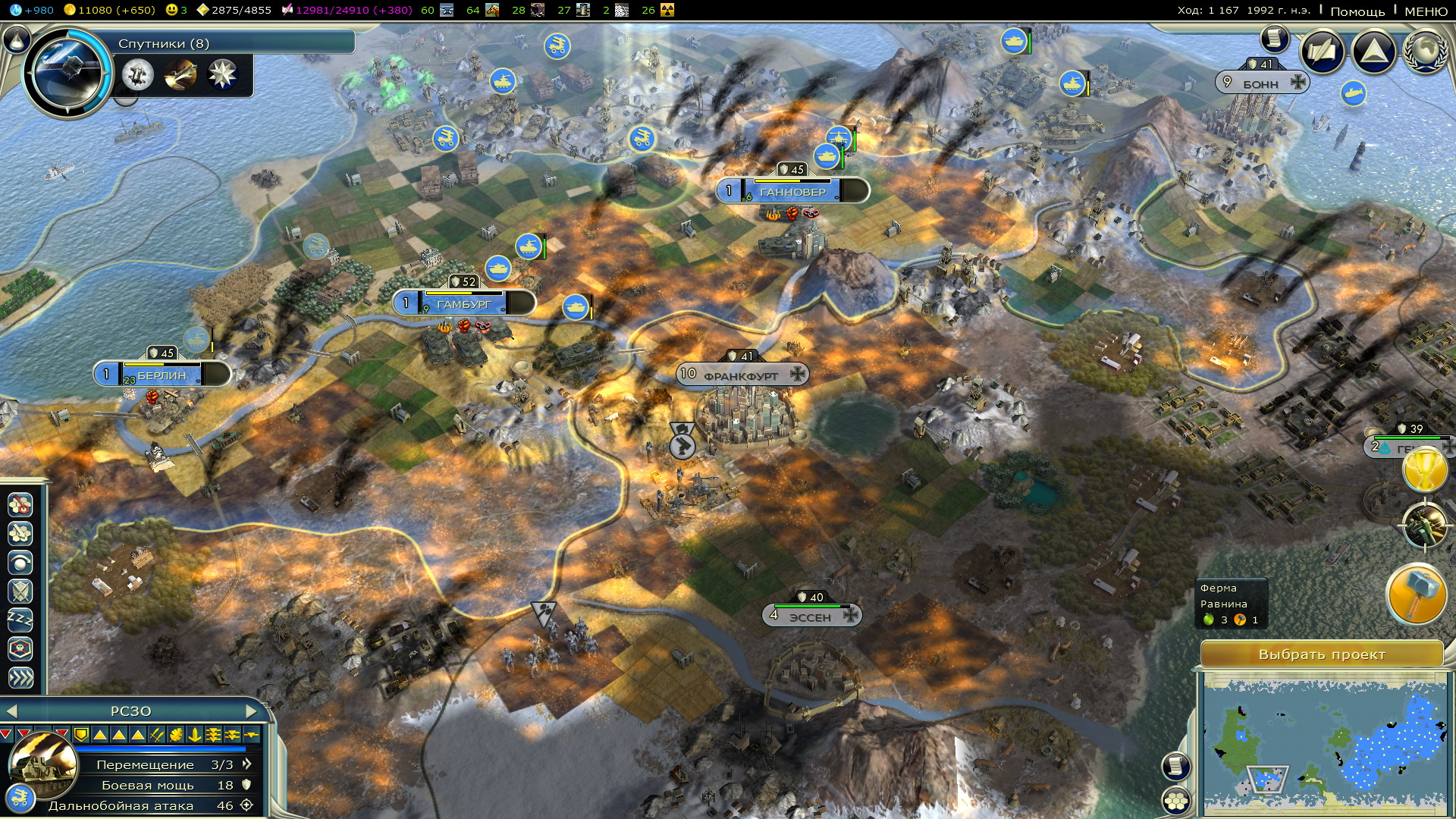Toggle the hex grid minimap options button
This screenshot has height=819, width=1456.
click(x=1176, y=800)
